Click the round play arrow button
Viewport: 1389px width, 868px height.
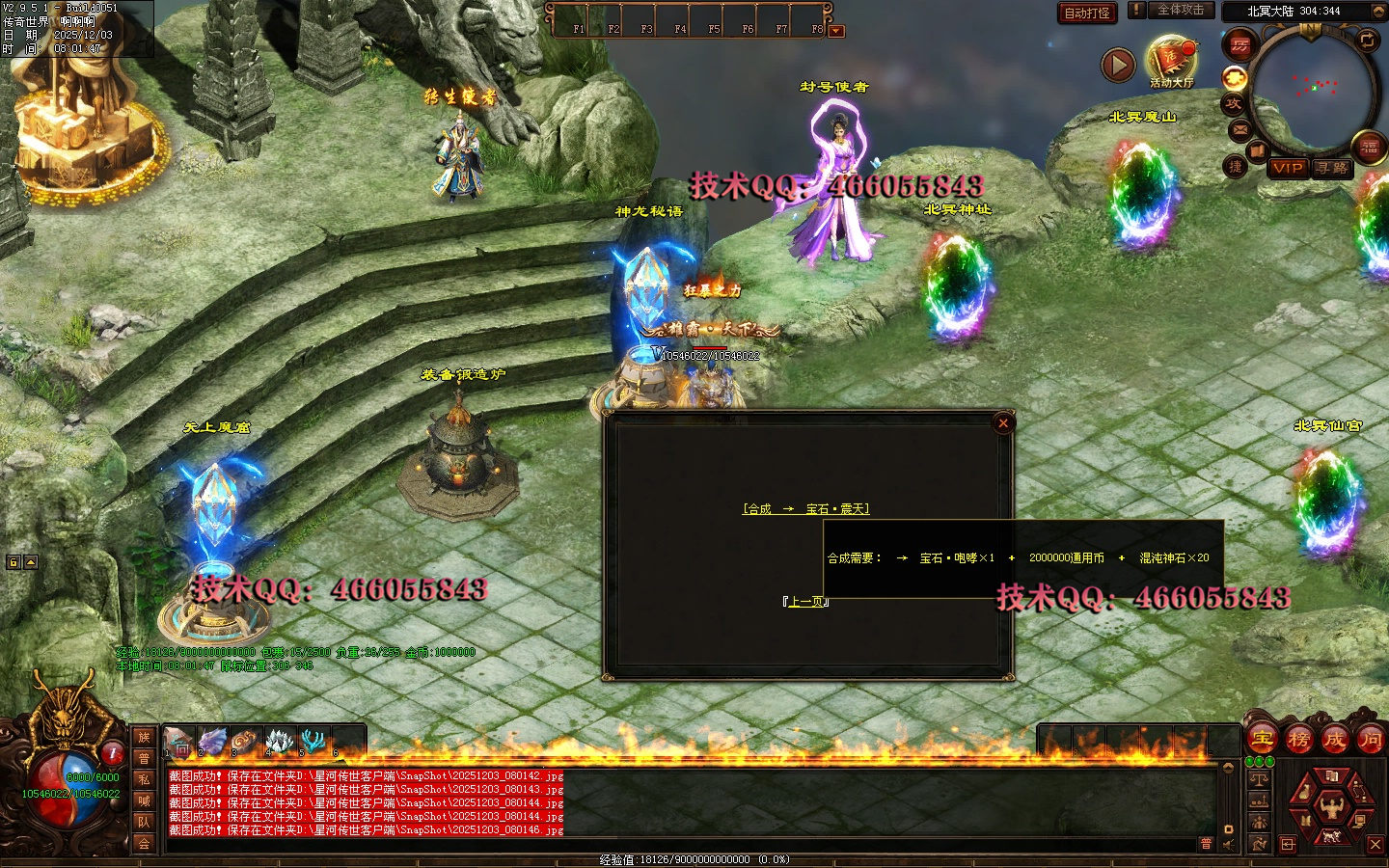coord(1118,65)
